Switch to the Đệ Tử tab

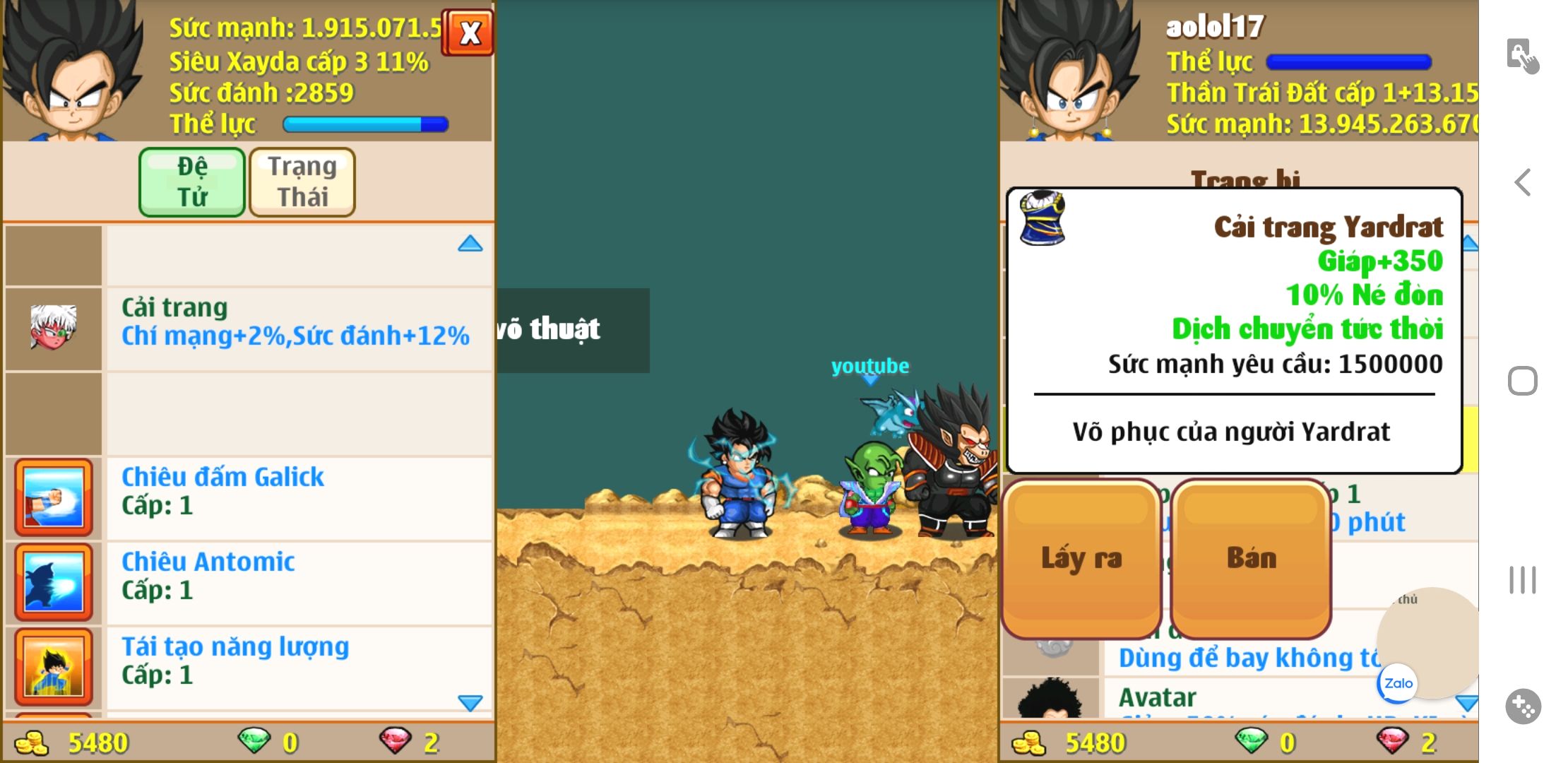coord(192,182)
